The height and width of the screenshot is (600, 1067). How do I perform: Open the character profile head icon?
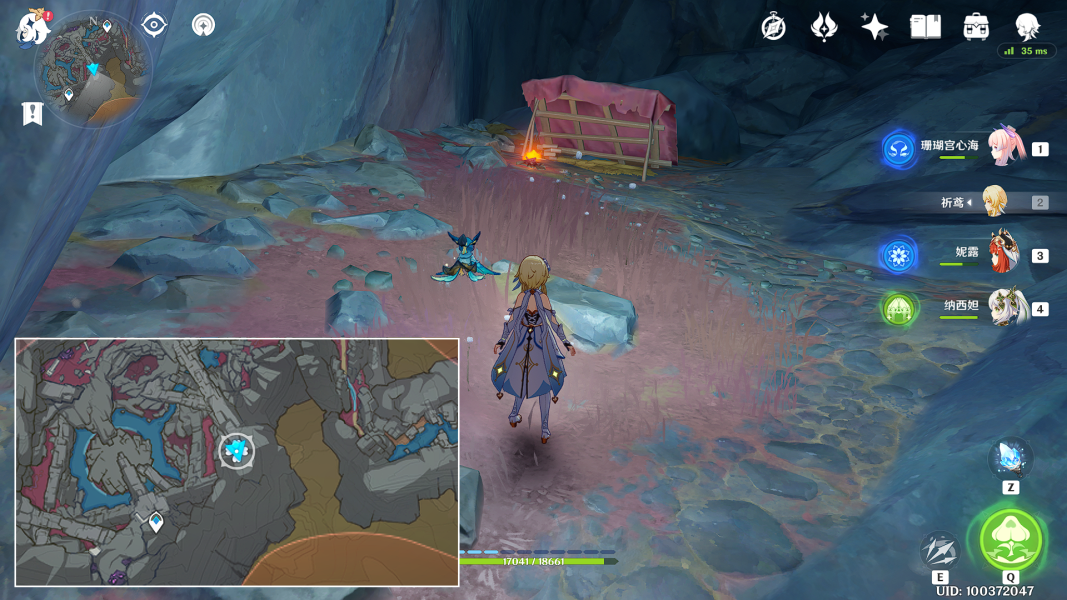1027,26
